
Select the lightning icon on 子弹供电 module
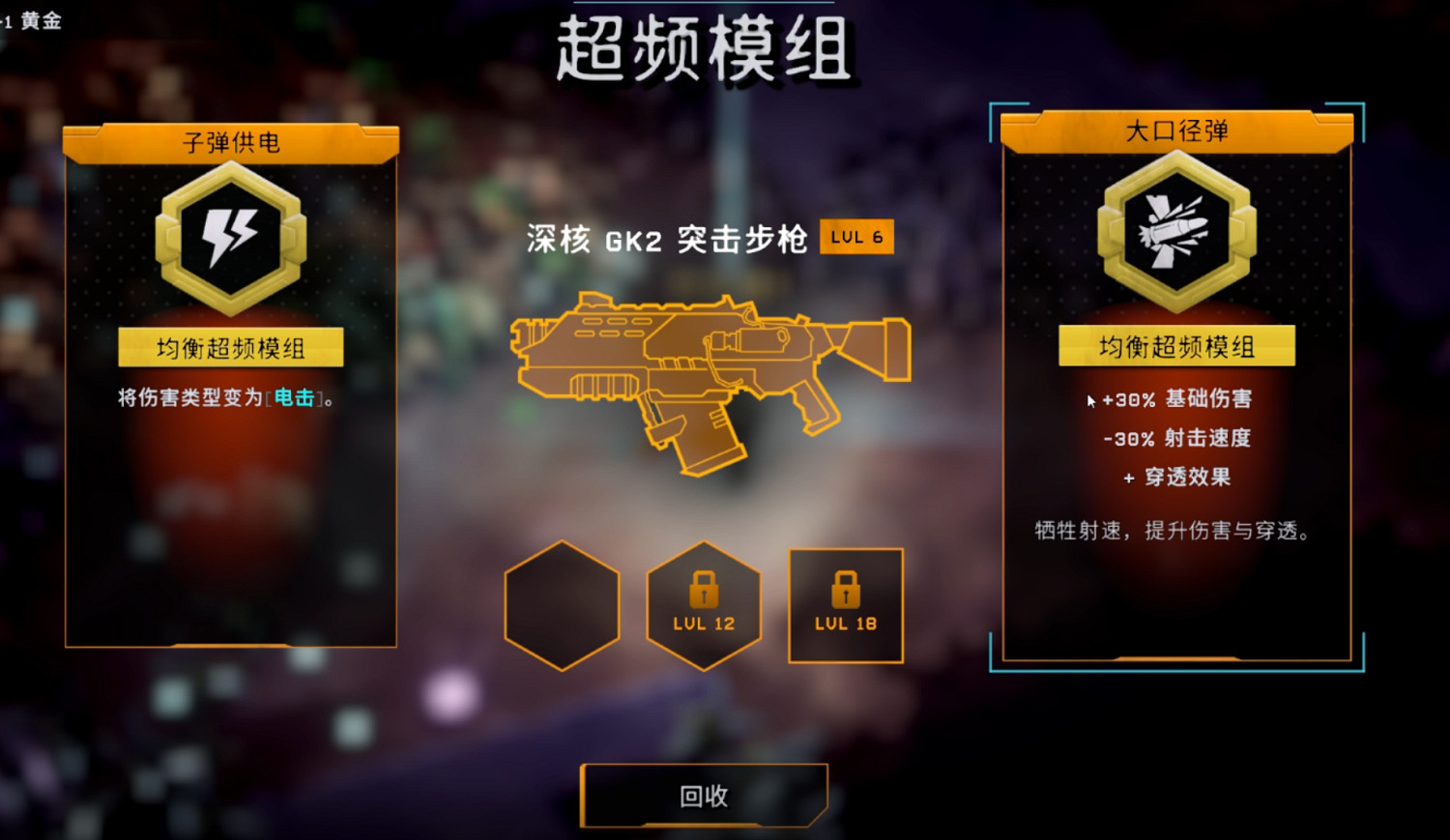pyautogui.click(x=231, y=240)
